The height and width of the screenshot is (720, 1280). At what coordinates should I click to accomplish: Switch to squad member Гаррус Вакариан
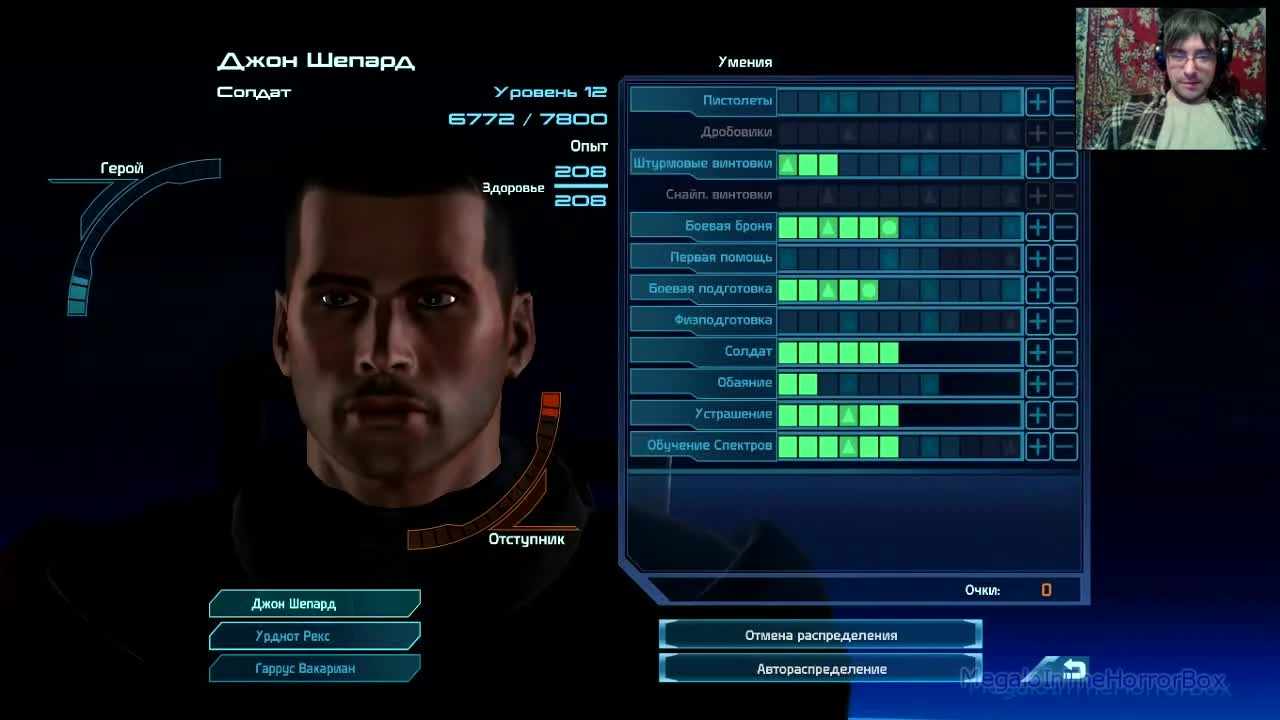[314, 668]
